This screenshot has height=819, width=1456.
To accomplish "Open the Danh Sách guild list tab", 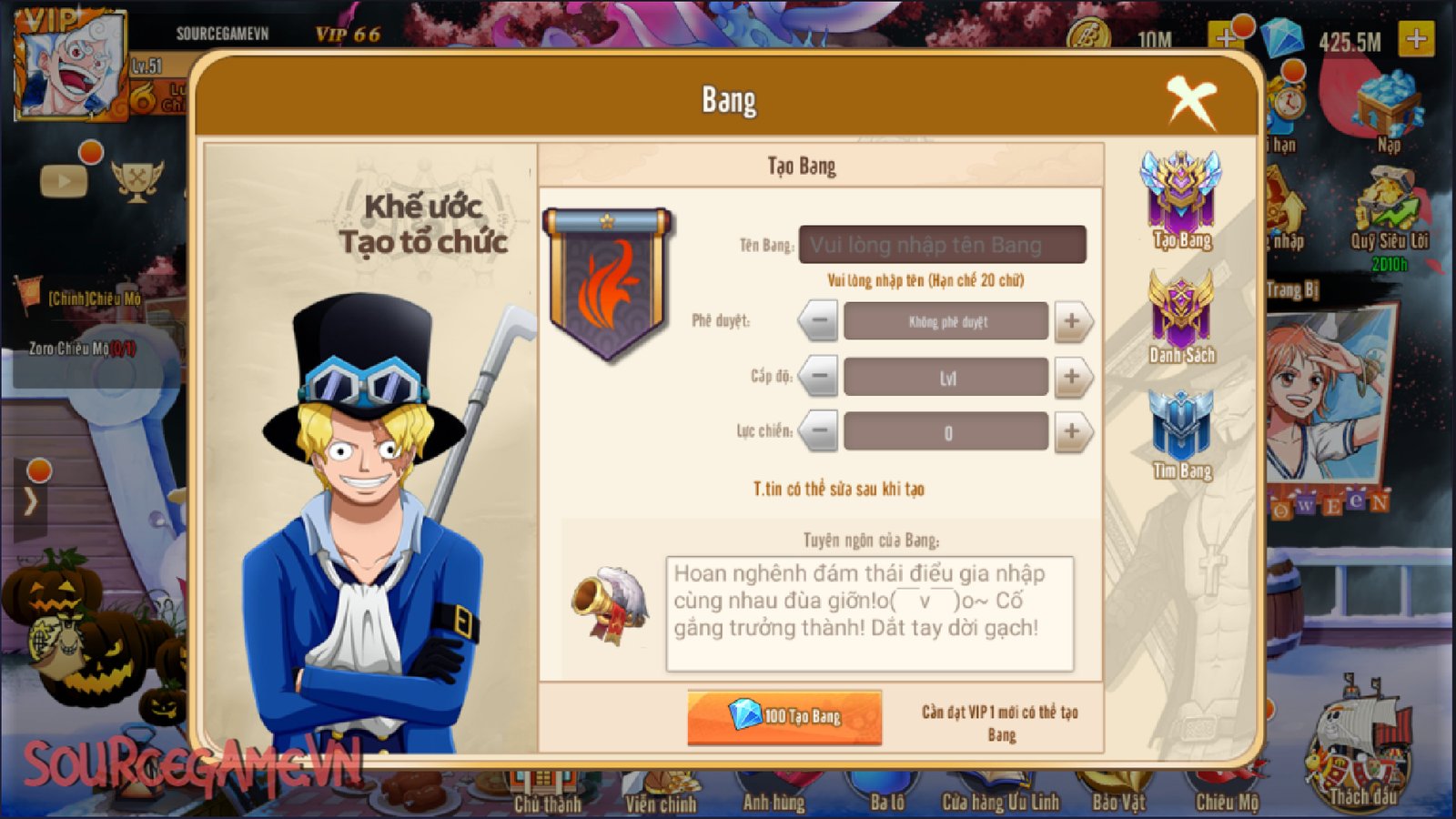I will click(1181, 318).
